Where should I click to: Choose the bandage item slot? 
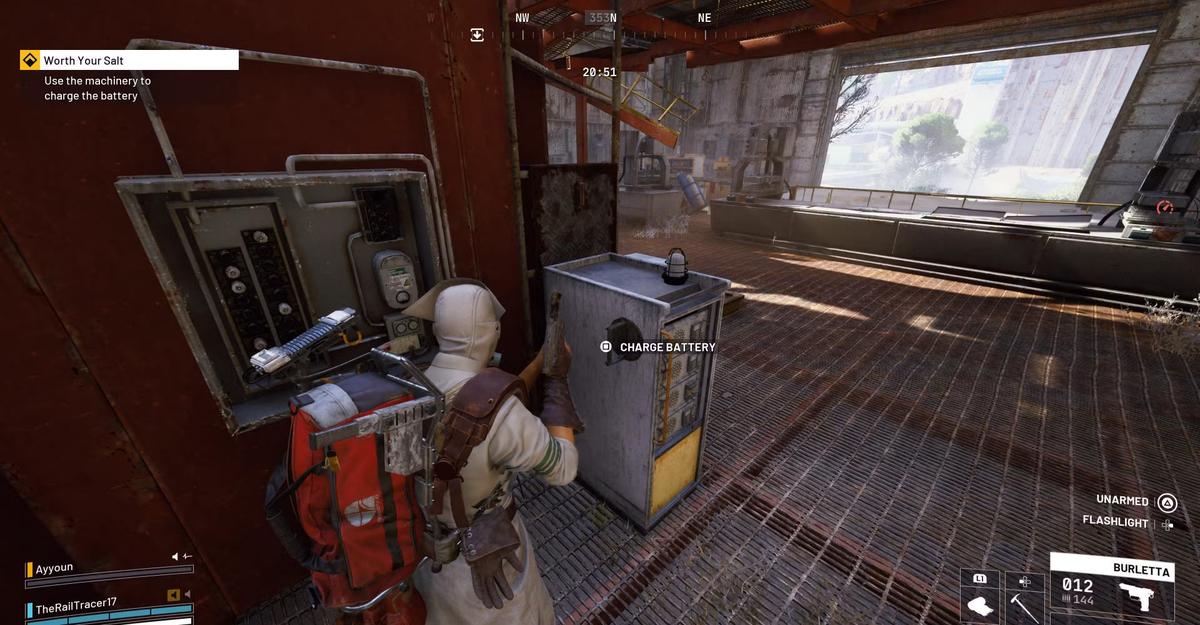click(980, 598)
